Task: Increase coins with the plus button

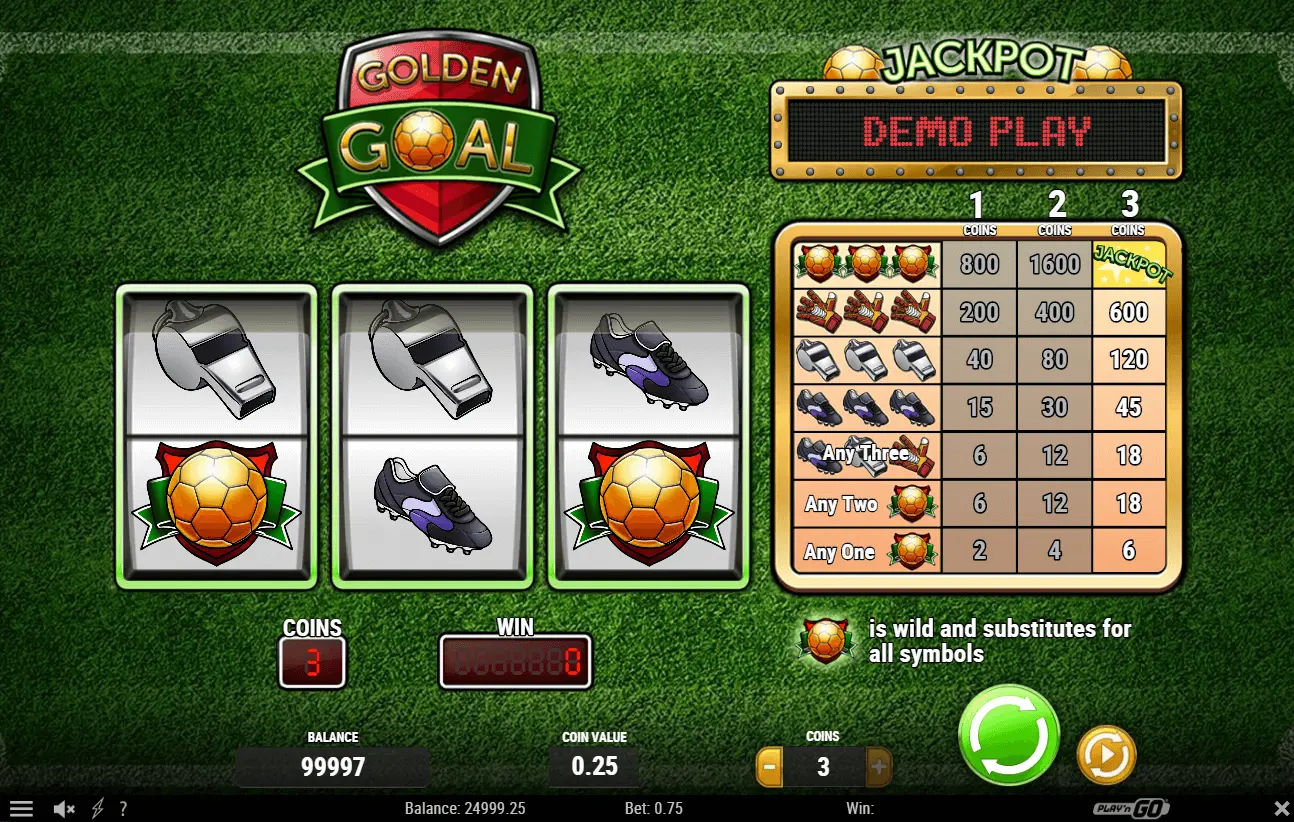Action: [878, 767]
